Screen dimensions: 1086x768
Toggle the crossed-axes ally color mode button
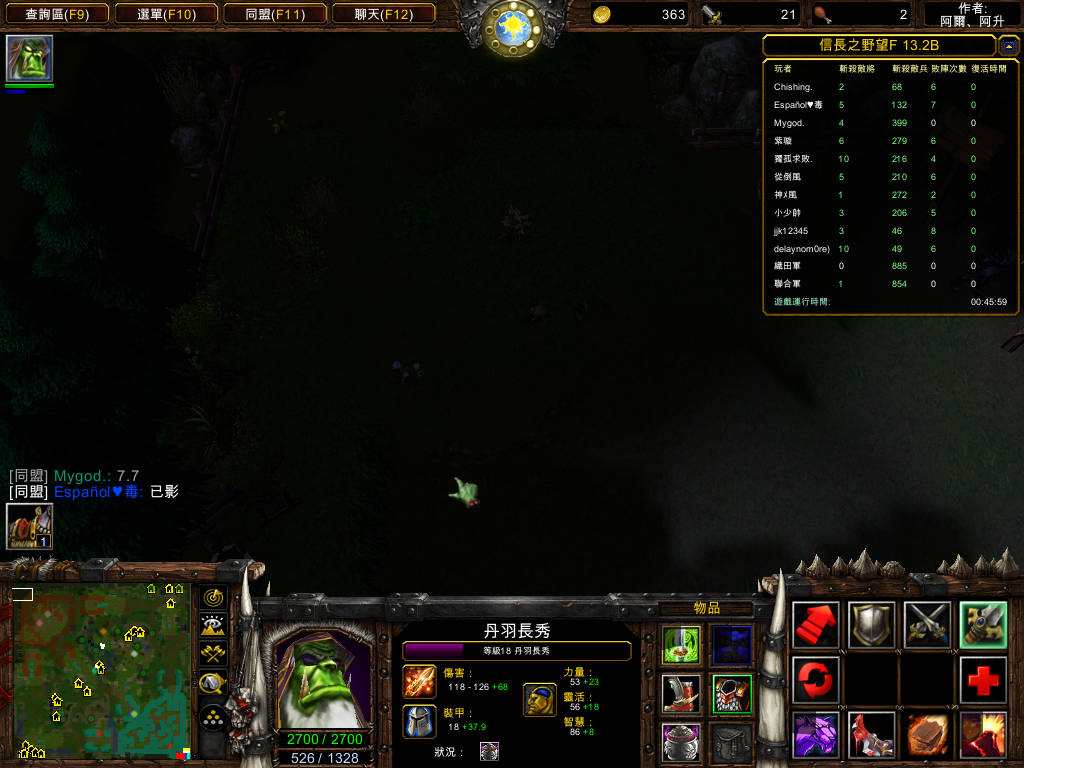pos(212,655)
